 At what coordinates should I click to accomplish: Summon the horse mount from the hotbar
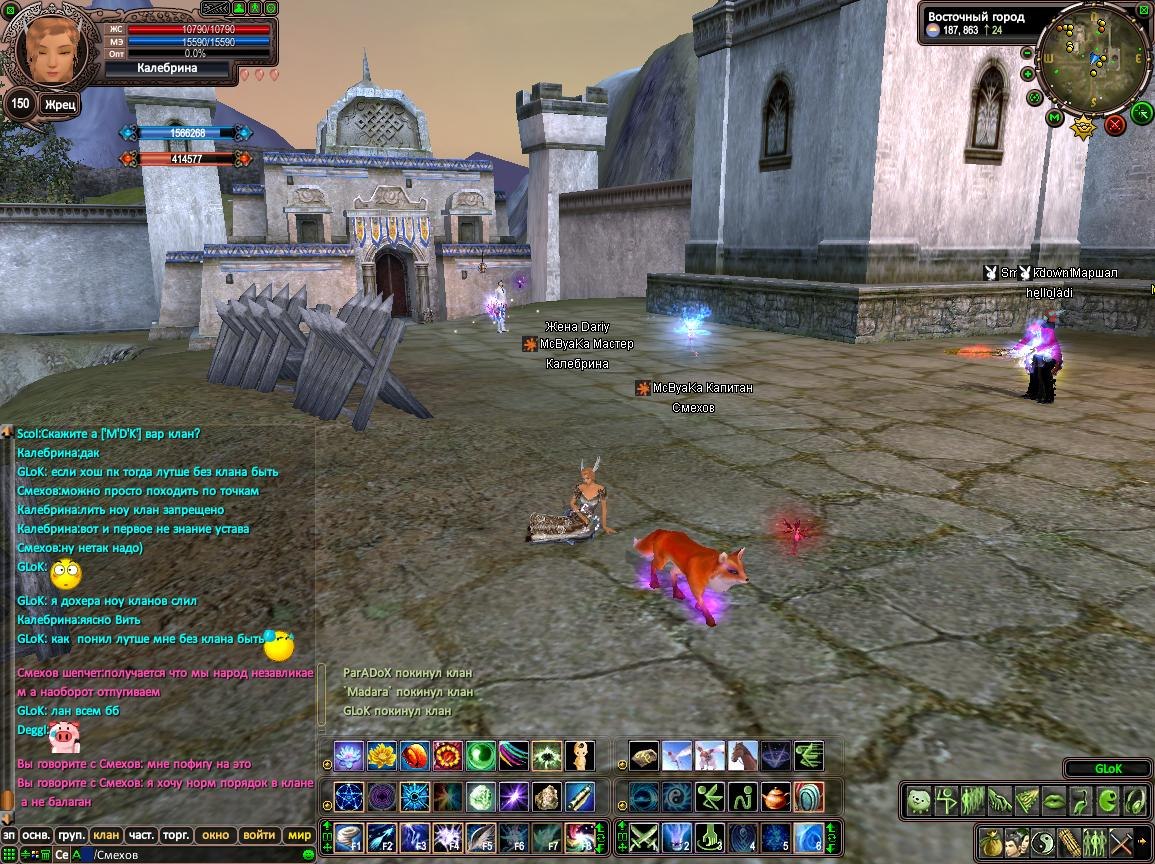click(743, 756)
